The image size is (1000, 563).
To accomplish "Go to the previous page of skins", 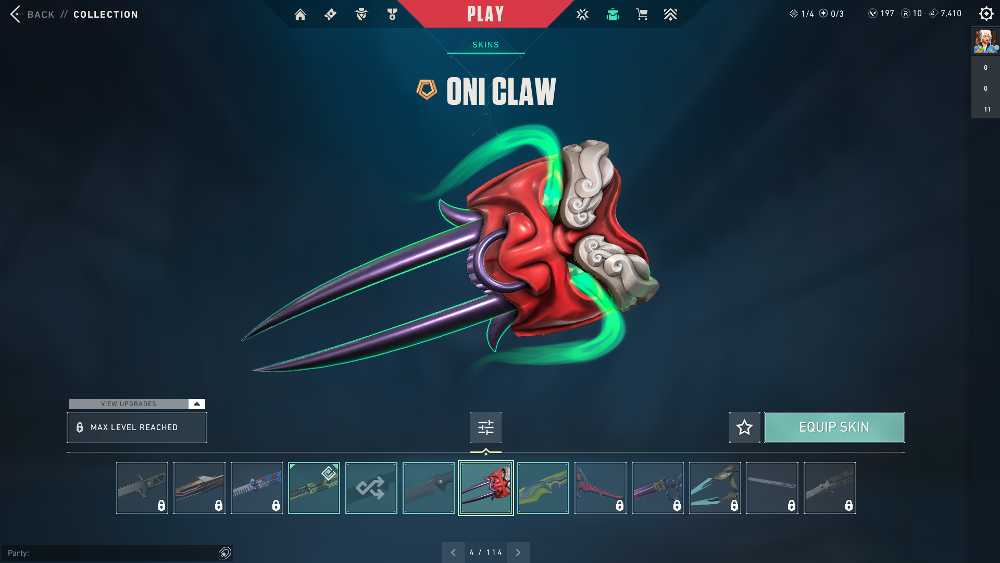I will pyautogui.click(x=453, y=552).
